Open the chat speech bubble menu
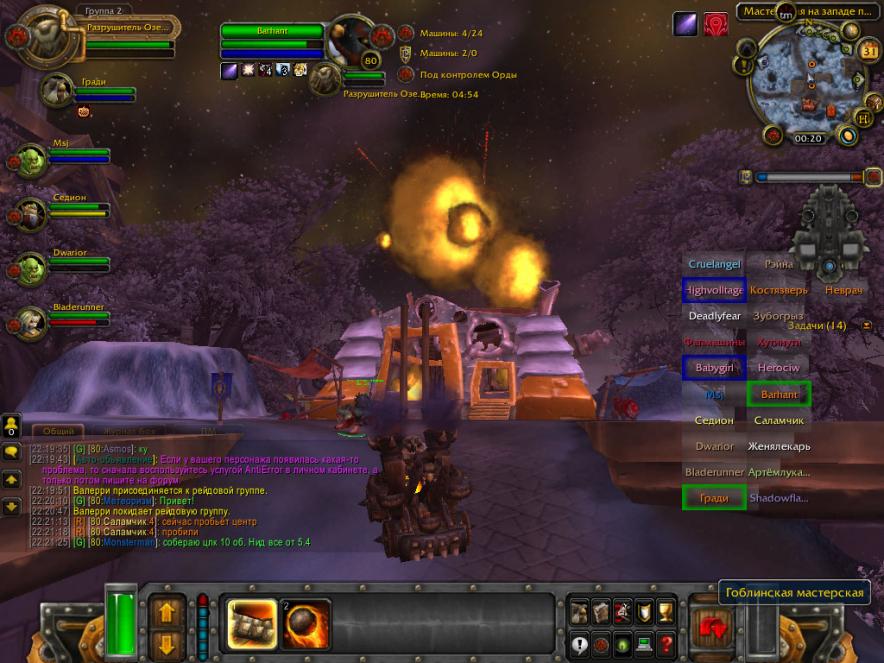 click(x=12, y=453)
